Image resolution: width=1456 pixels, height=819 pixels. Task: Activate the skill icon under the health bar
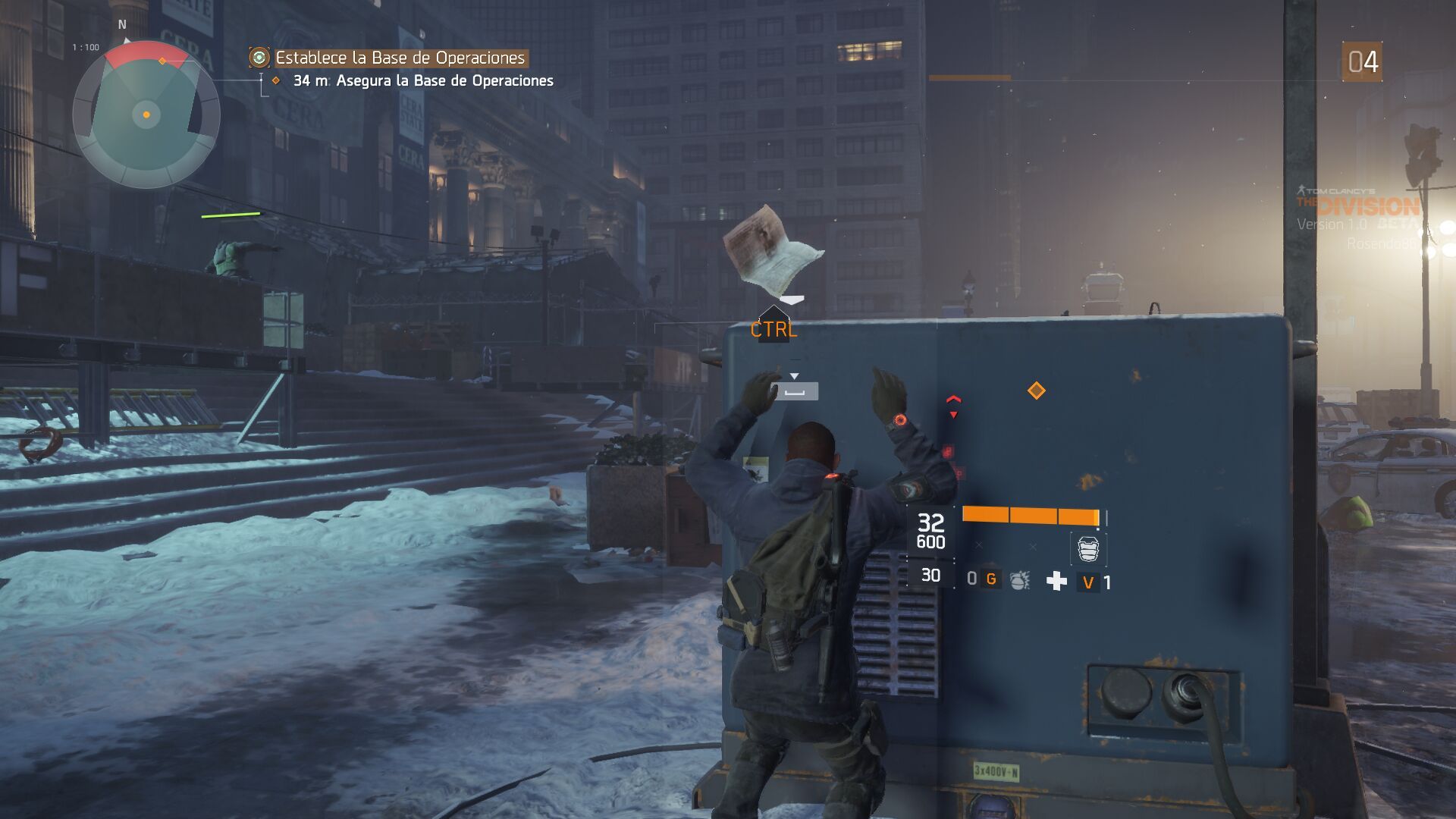coord(1088,548)
